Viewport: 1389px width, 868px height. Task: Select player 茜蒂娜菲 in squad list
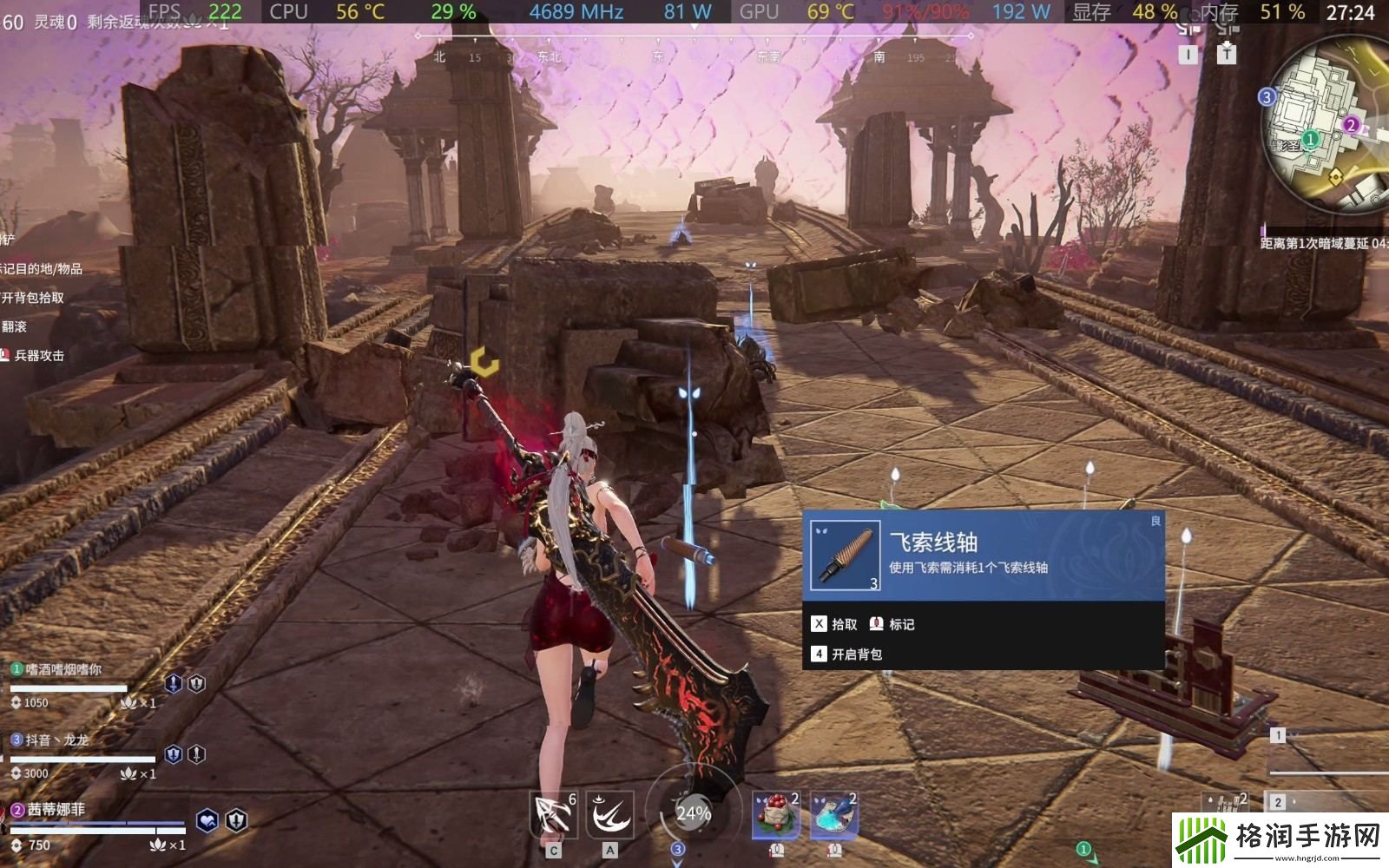pos(56,810)
